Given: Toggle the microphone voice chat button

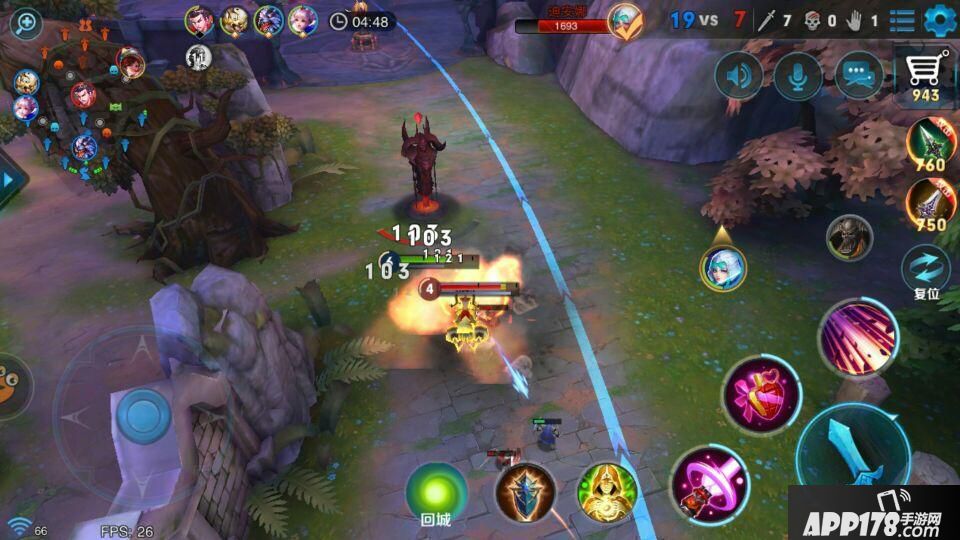Looking at the screenshot, I should coord(798,76).
